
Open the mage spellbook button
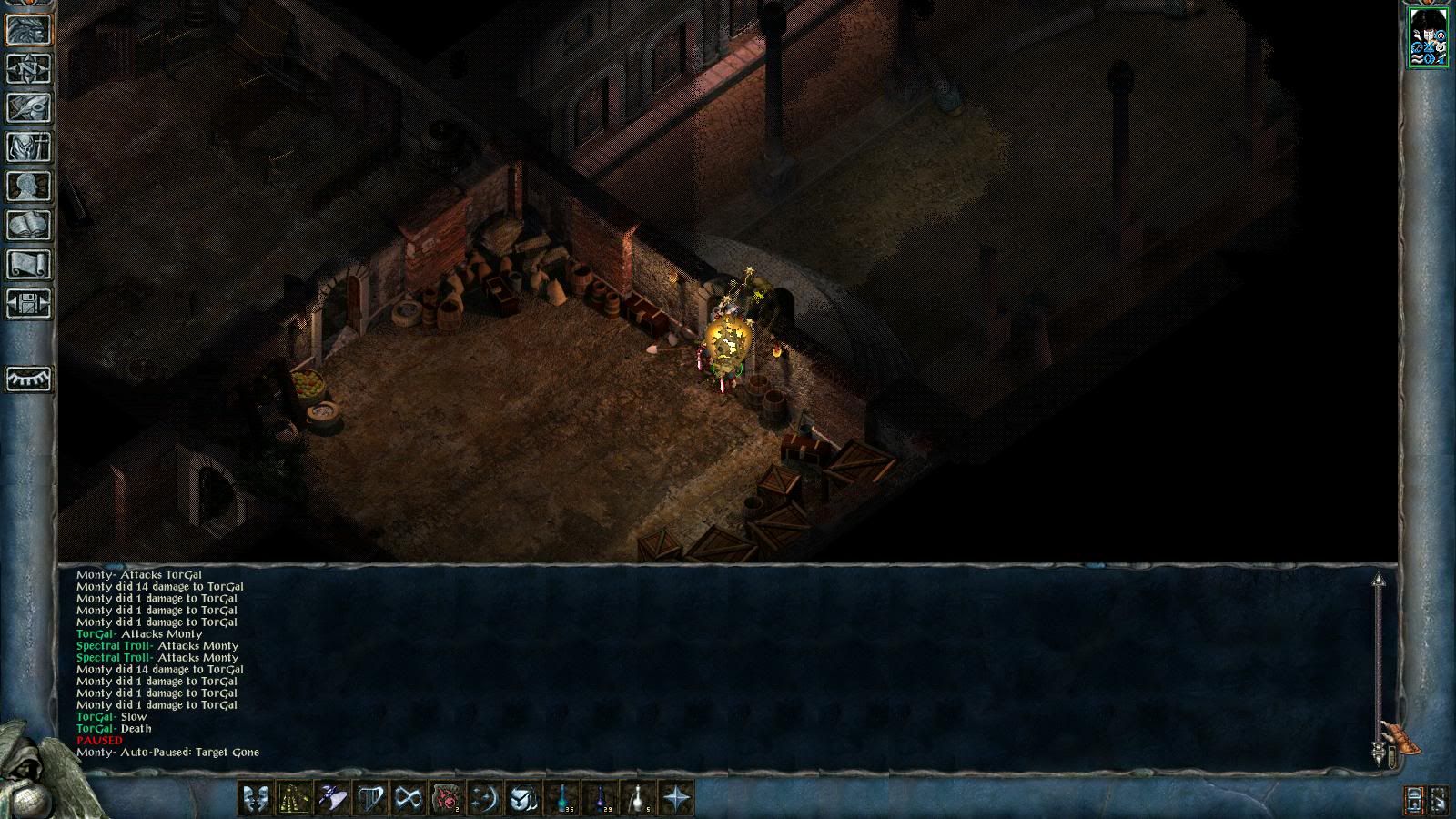[x=29, y=225]
